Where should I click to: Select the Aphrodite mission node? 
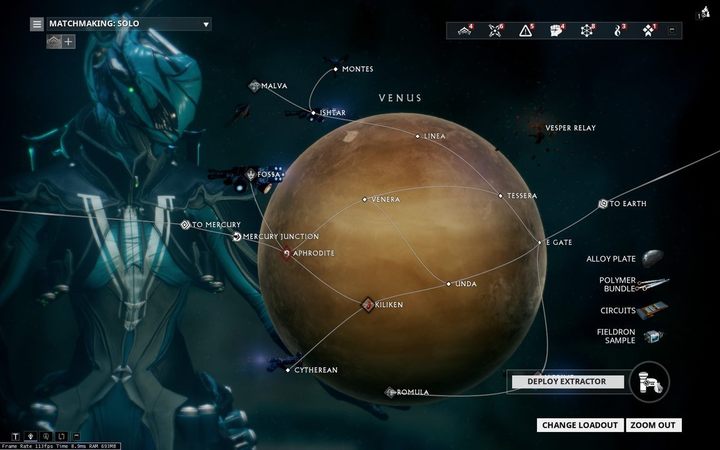[287, 253]
